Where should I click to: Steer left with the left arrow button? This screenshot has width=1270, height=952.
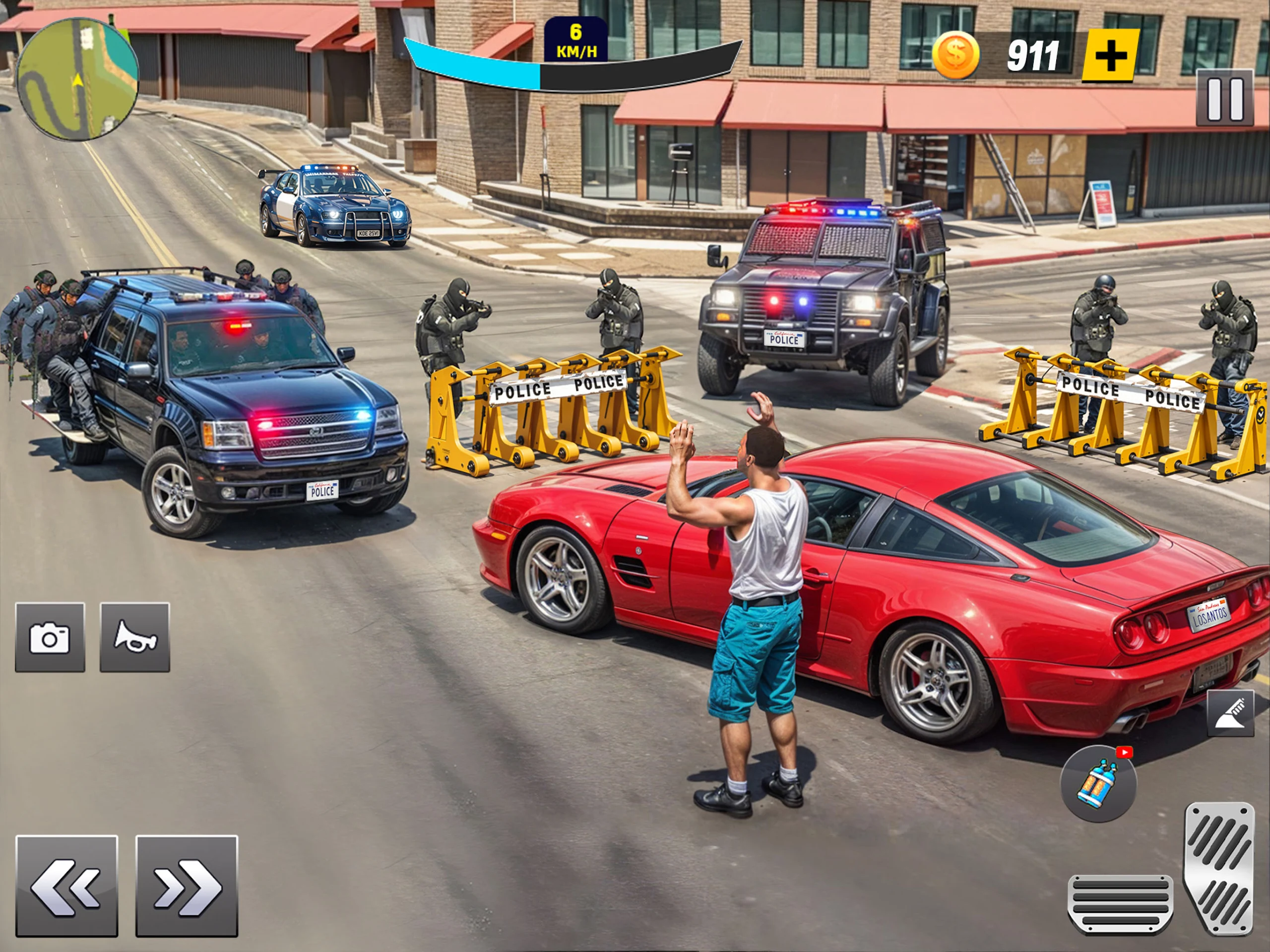coord(66,887)
